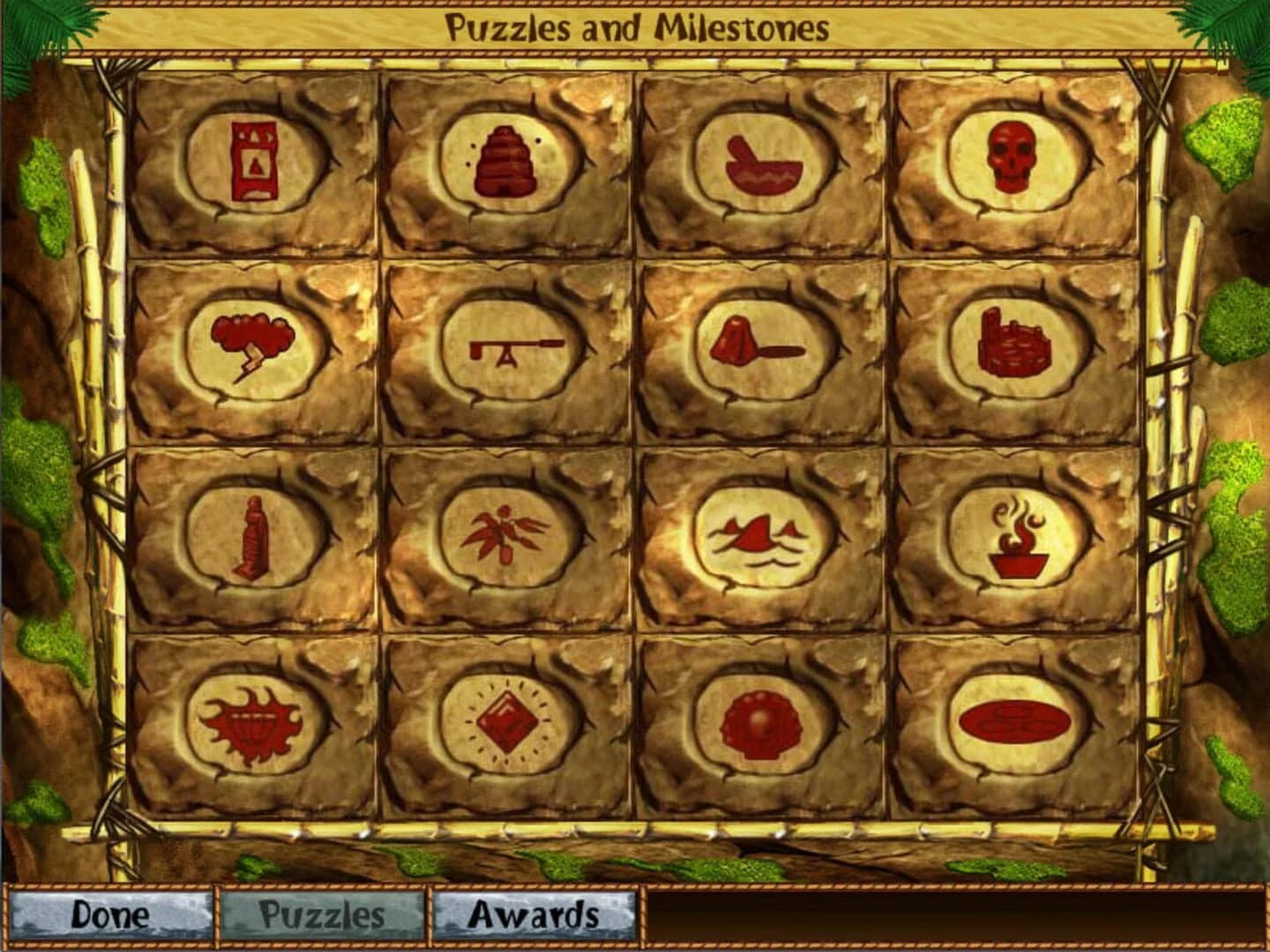
Task: Open the shark fins puzzle icon
Action: click(758, 533)
